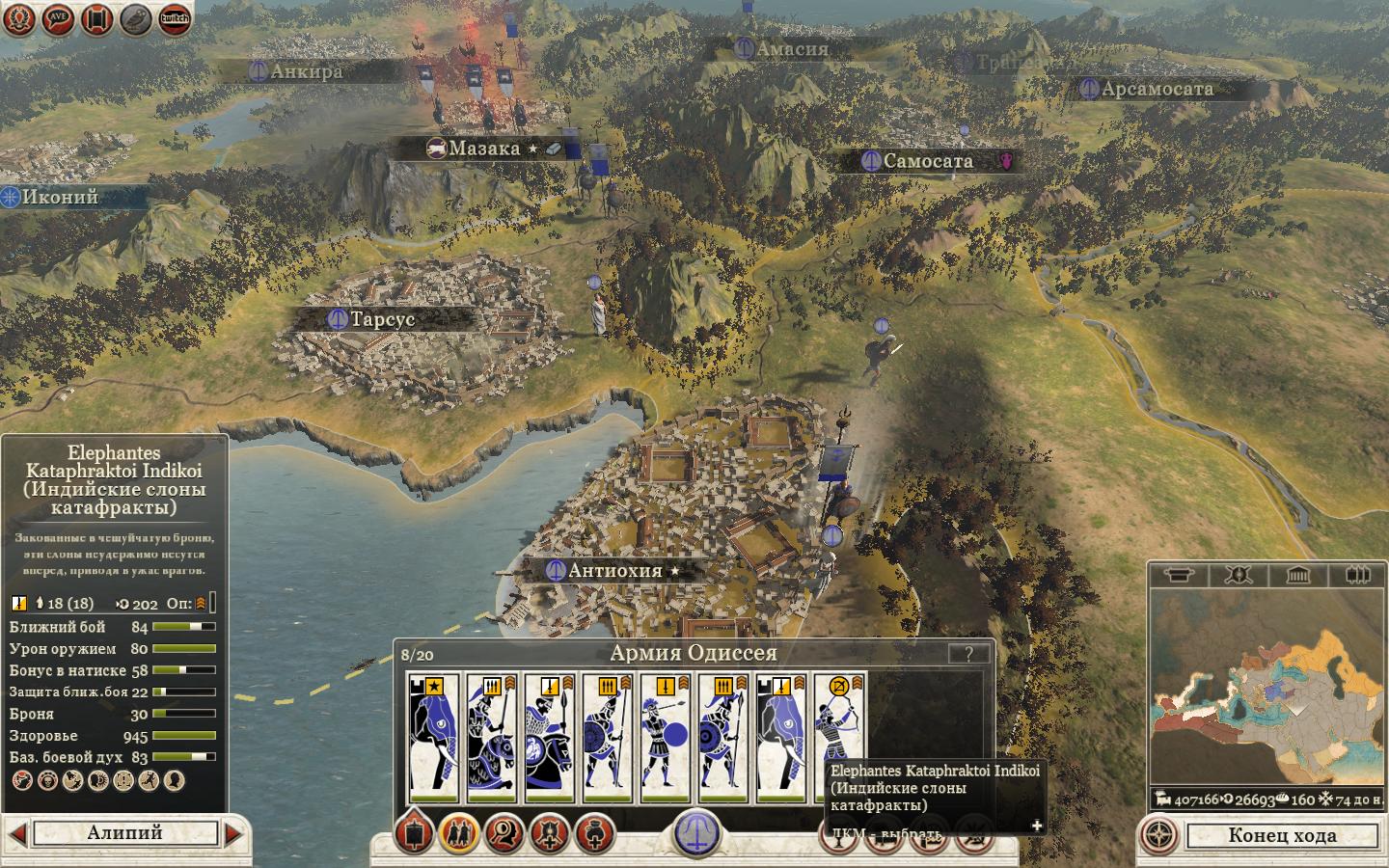1389x868 pixels.
Task: Open the owl encyclopedia icon
Action: [135, 18]
